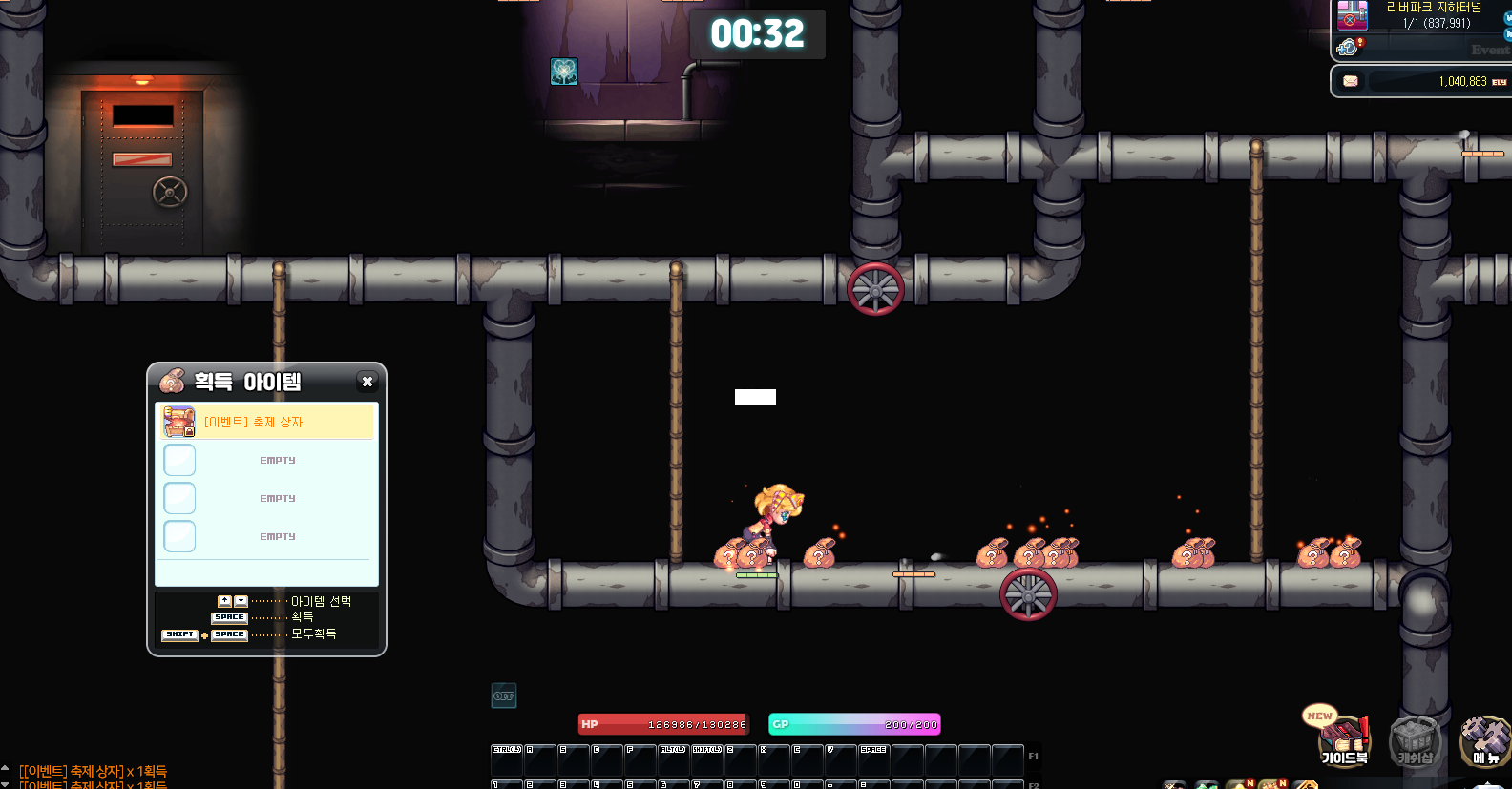
Task: Open the 캐쉬샵 cash shop
Action: [x=1415, y=742]
